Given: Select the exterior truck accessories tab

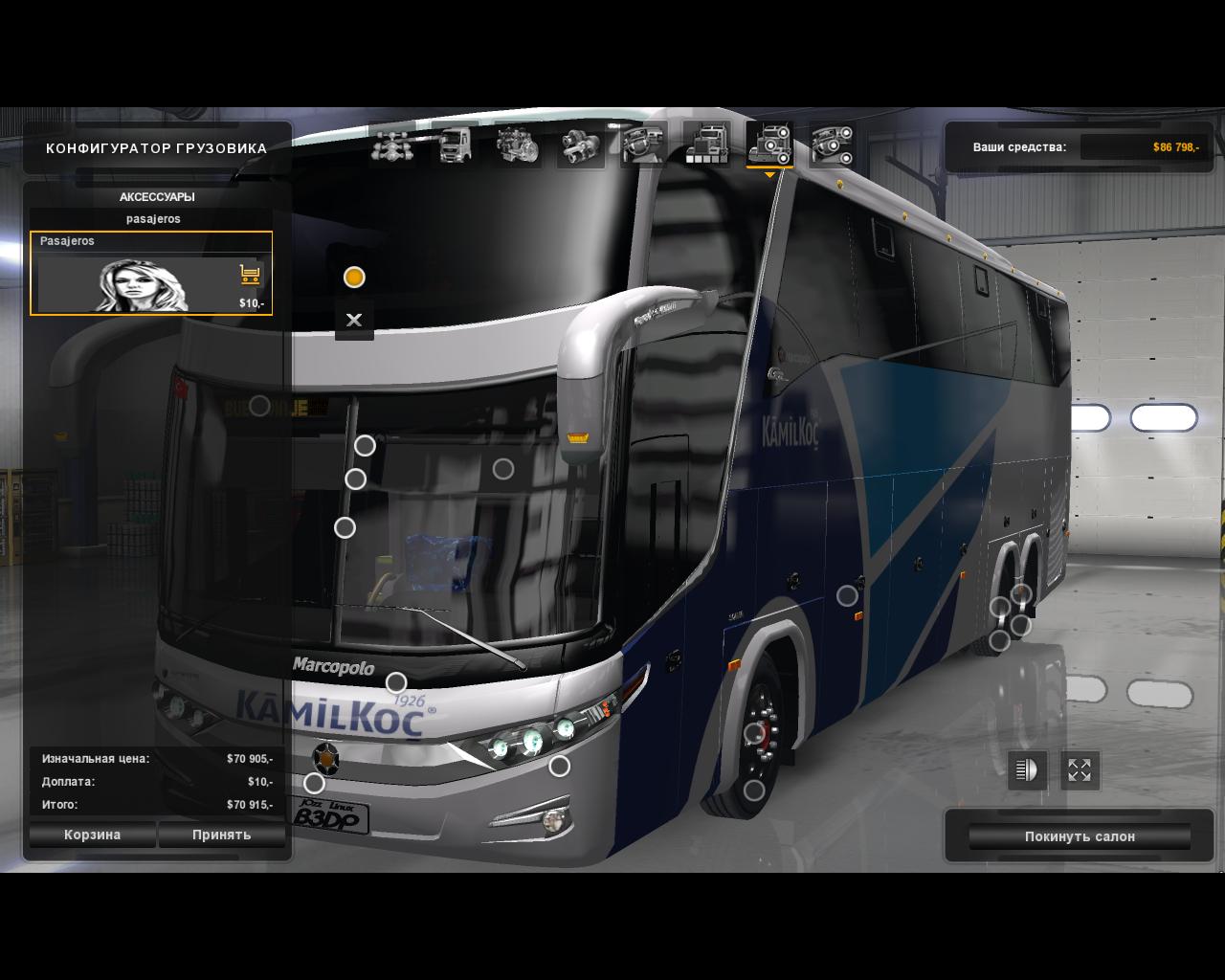Looking at the screenshot, I should [x=769, y=145].
